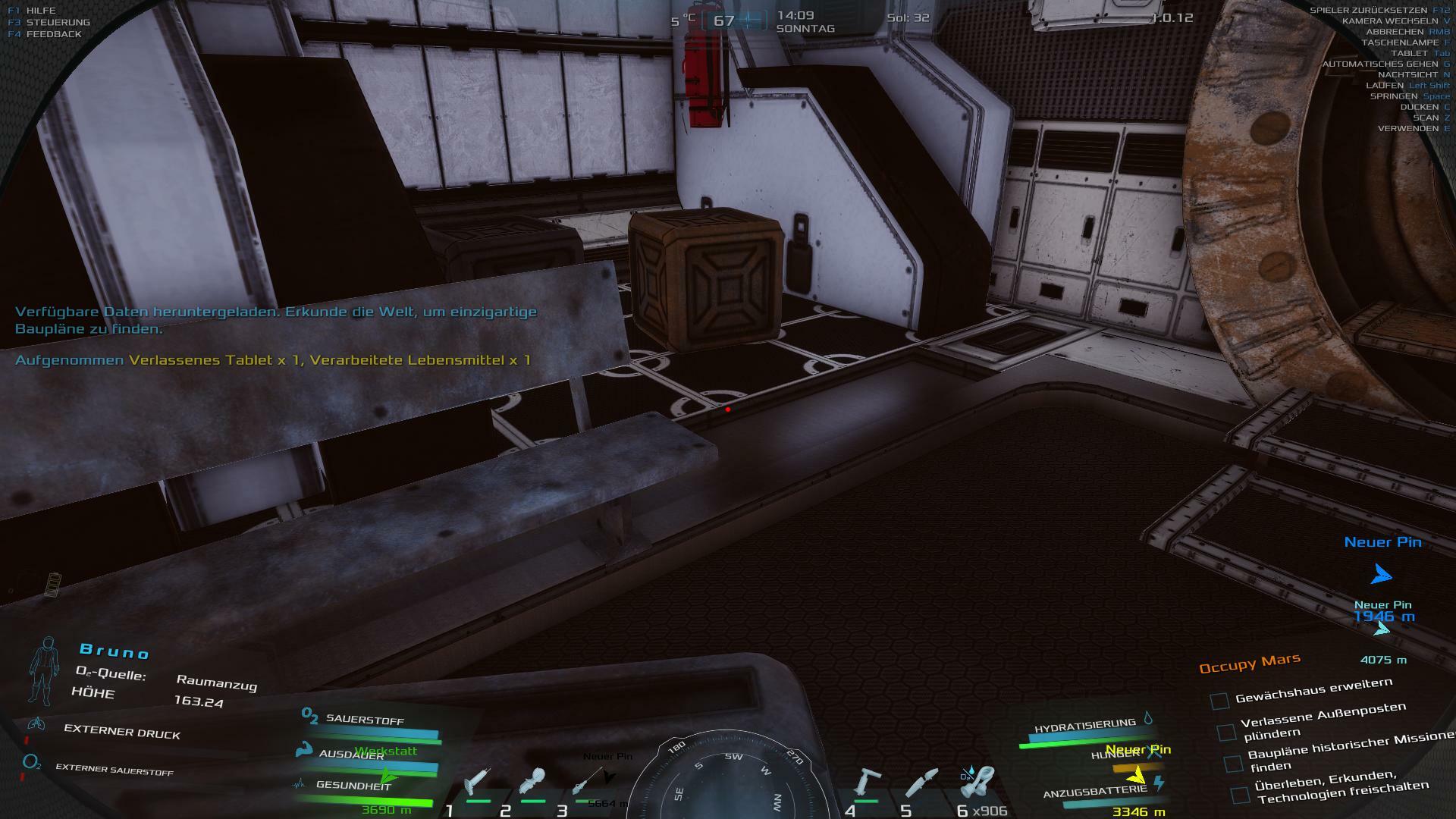Tick the Baupläne historischer Missionen finden checkbox

click(1233, 763)
